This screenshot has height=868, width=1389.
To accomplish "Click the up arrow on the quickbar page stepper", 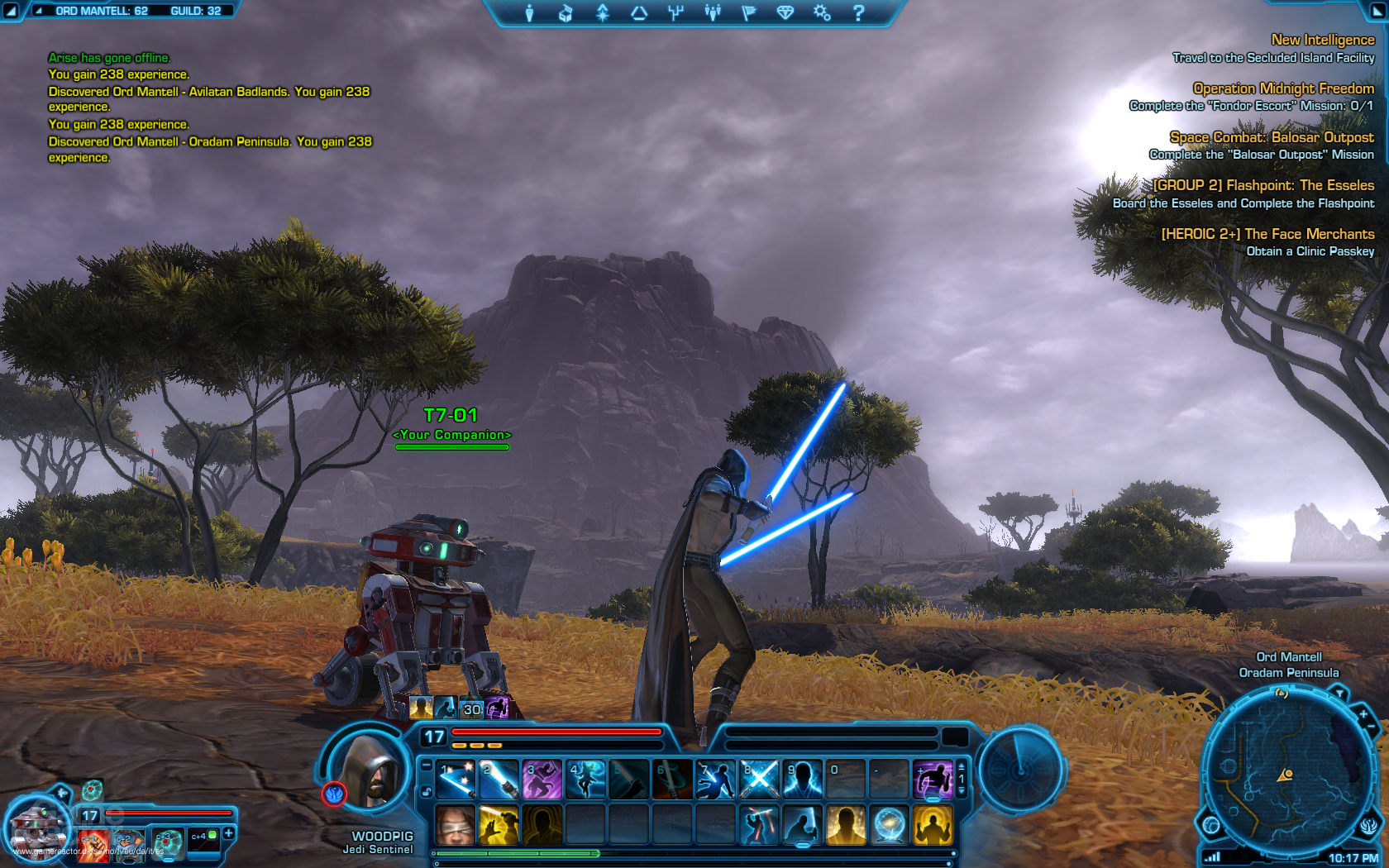I will click(x=962, y=766).
